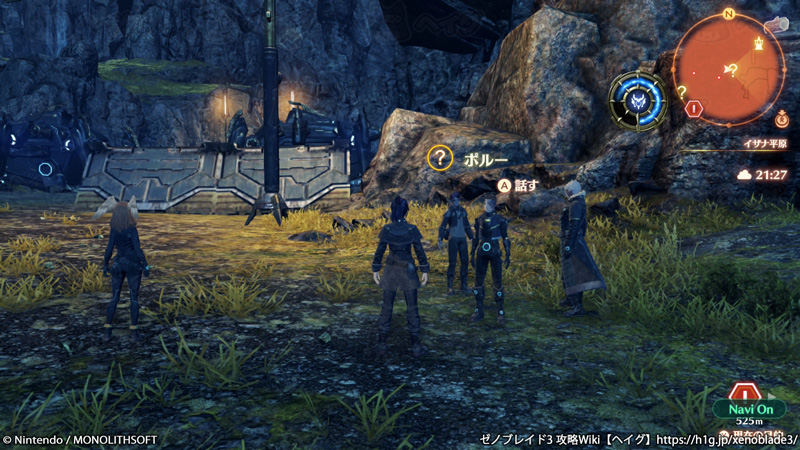Click the yellow question mark beside the minimap
The image size is (800, 450).
(682, 91)
